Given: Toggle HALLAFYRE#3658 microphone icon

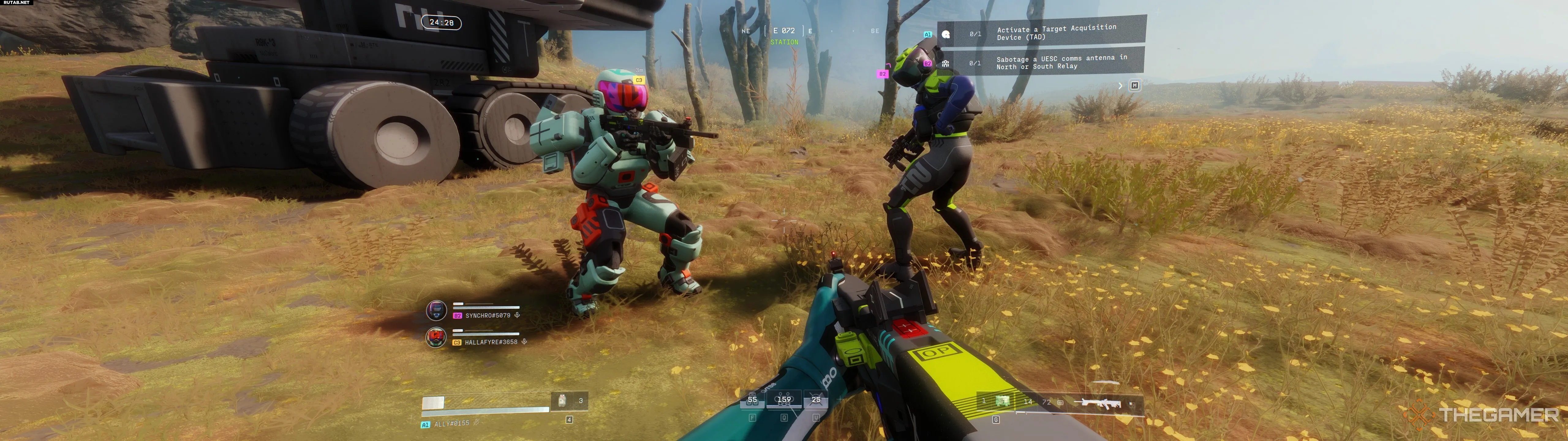Looking at the screenshot, I should pos(524,342).
